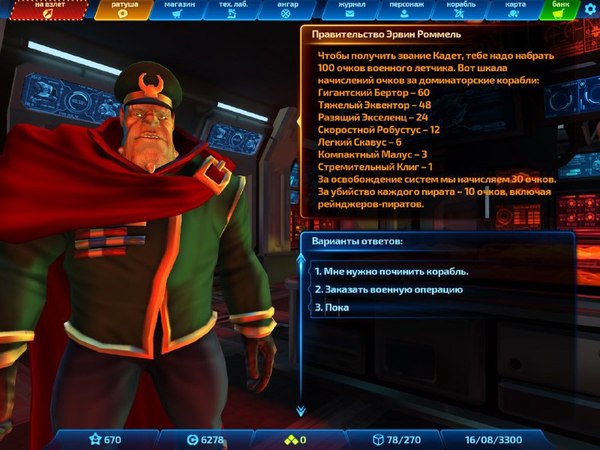View the "корабль" ship screen

pyautogui.click(x=461, y=9)
